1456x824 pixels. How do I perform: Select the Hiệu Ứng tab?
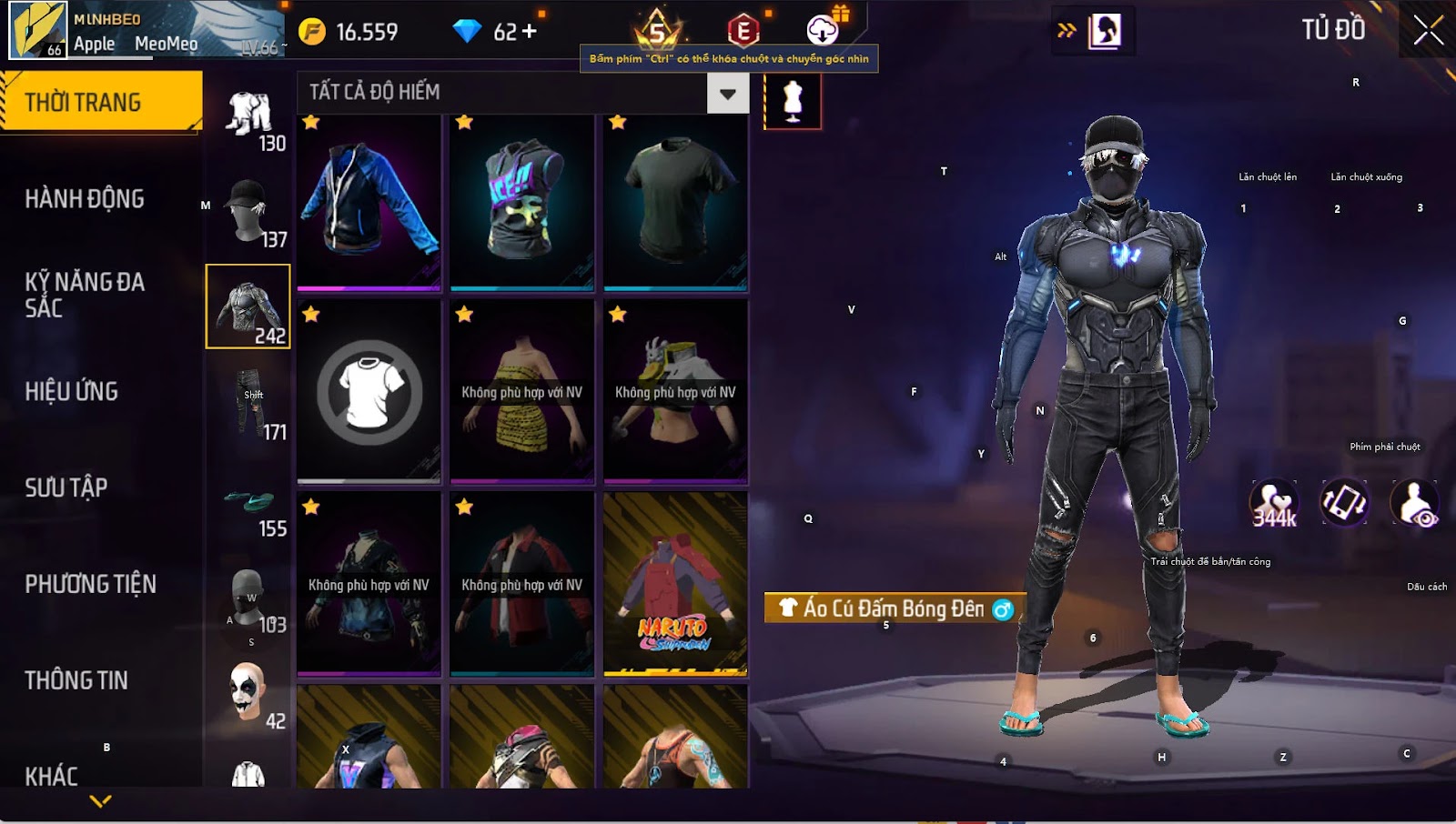click(x=72, y=391)
